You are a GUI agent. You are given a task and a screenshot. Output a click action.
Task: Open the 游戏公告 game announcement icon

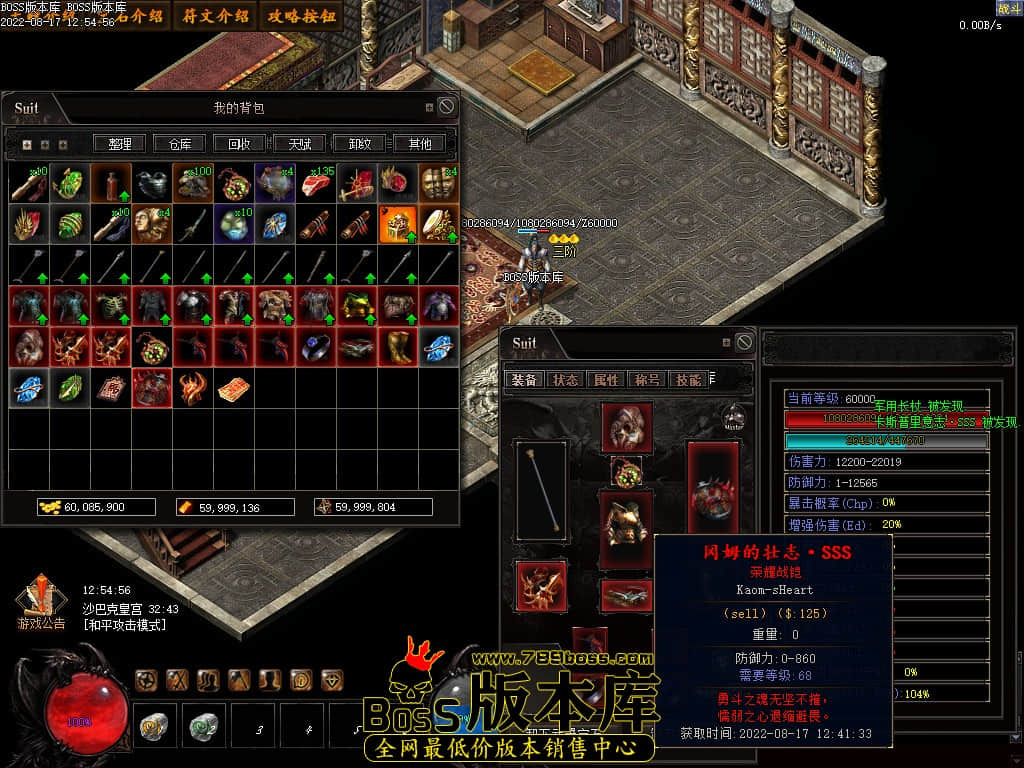click(40, 604)
